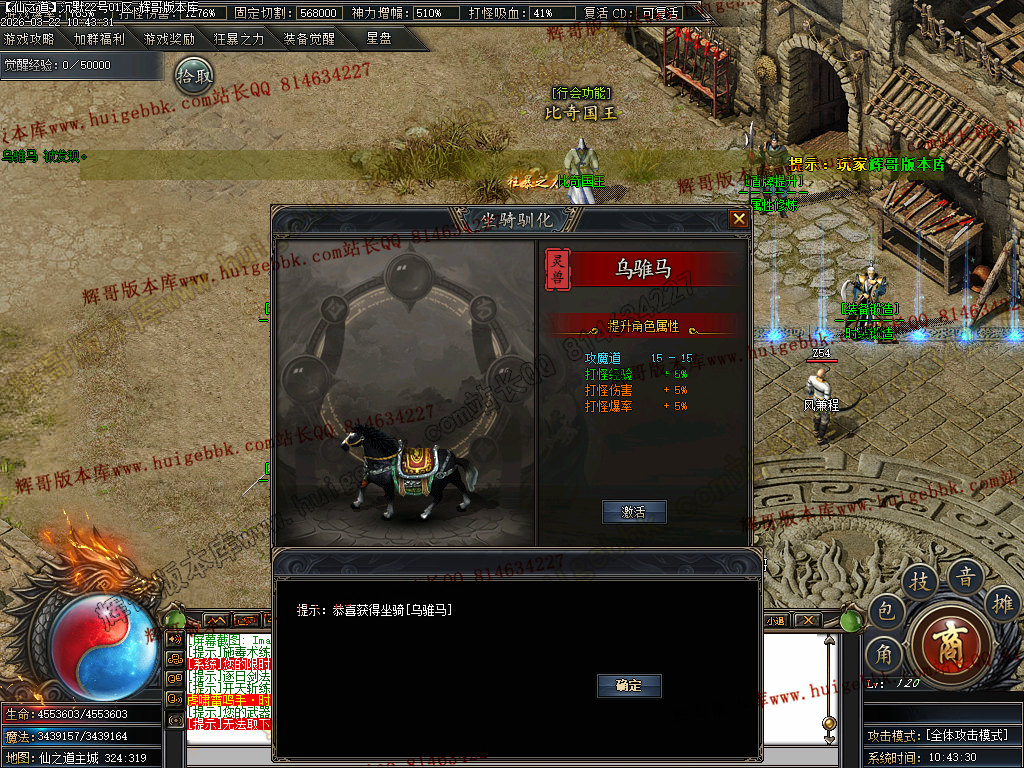Click the round 拾取 pickup button

(194, 75)
